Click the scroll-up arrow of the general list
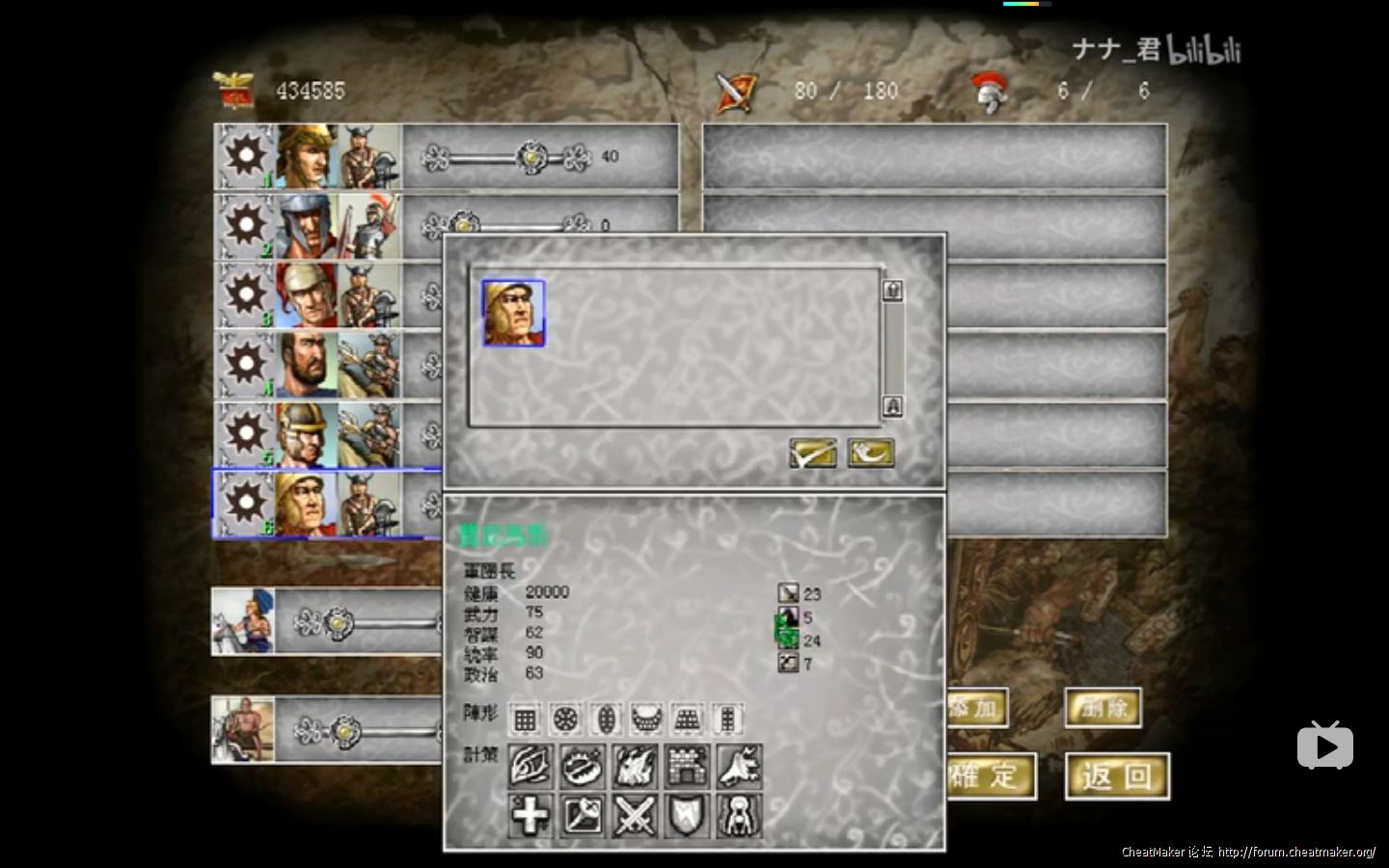 [892, 290]
